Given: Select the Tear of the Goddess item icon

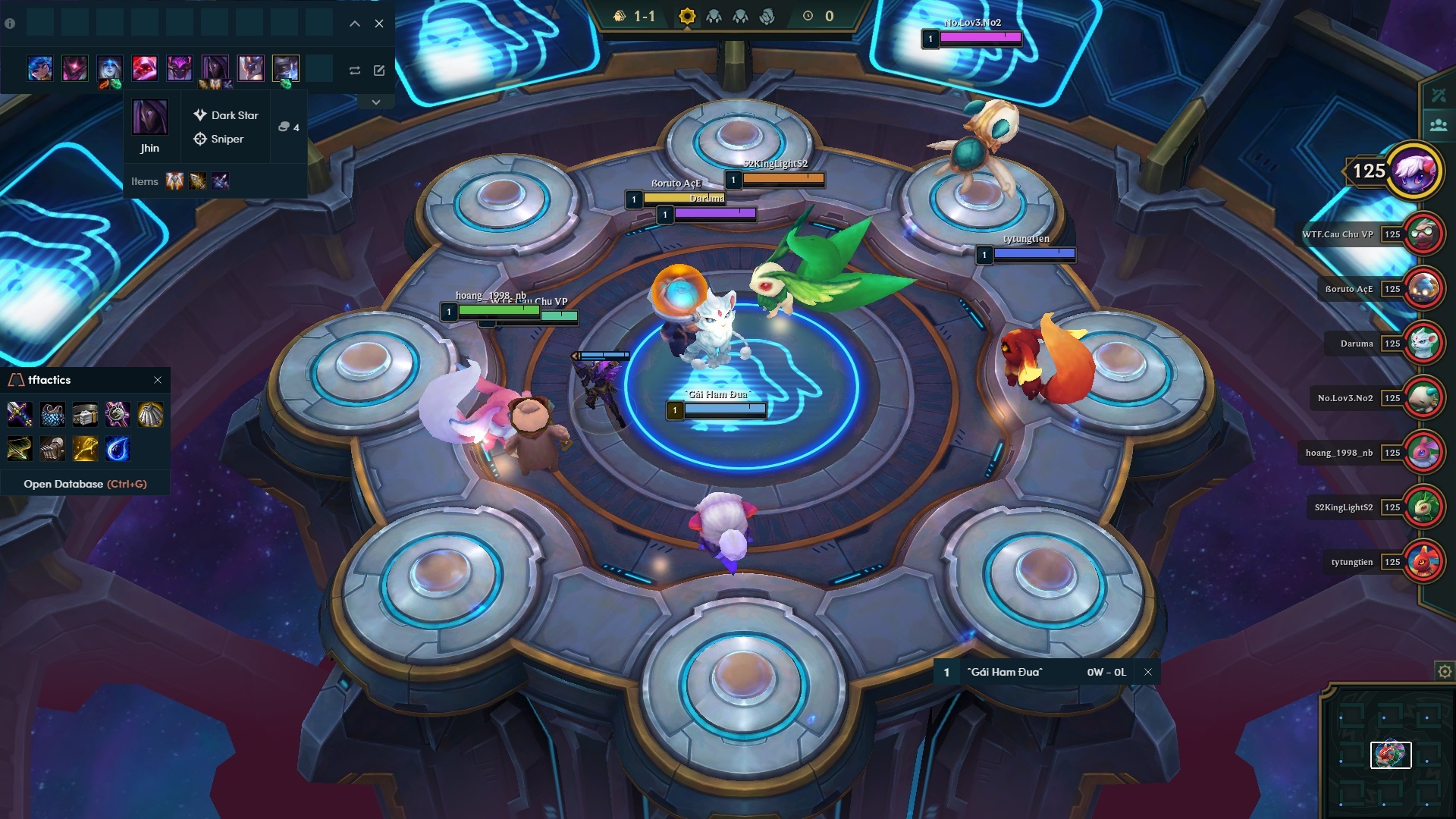Looking at the screenshot, I should click(118, 449).
